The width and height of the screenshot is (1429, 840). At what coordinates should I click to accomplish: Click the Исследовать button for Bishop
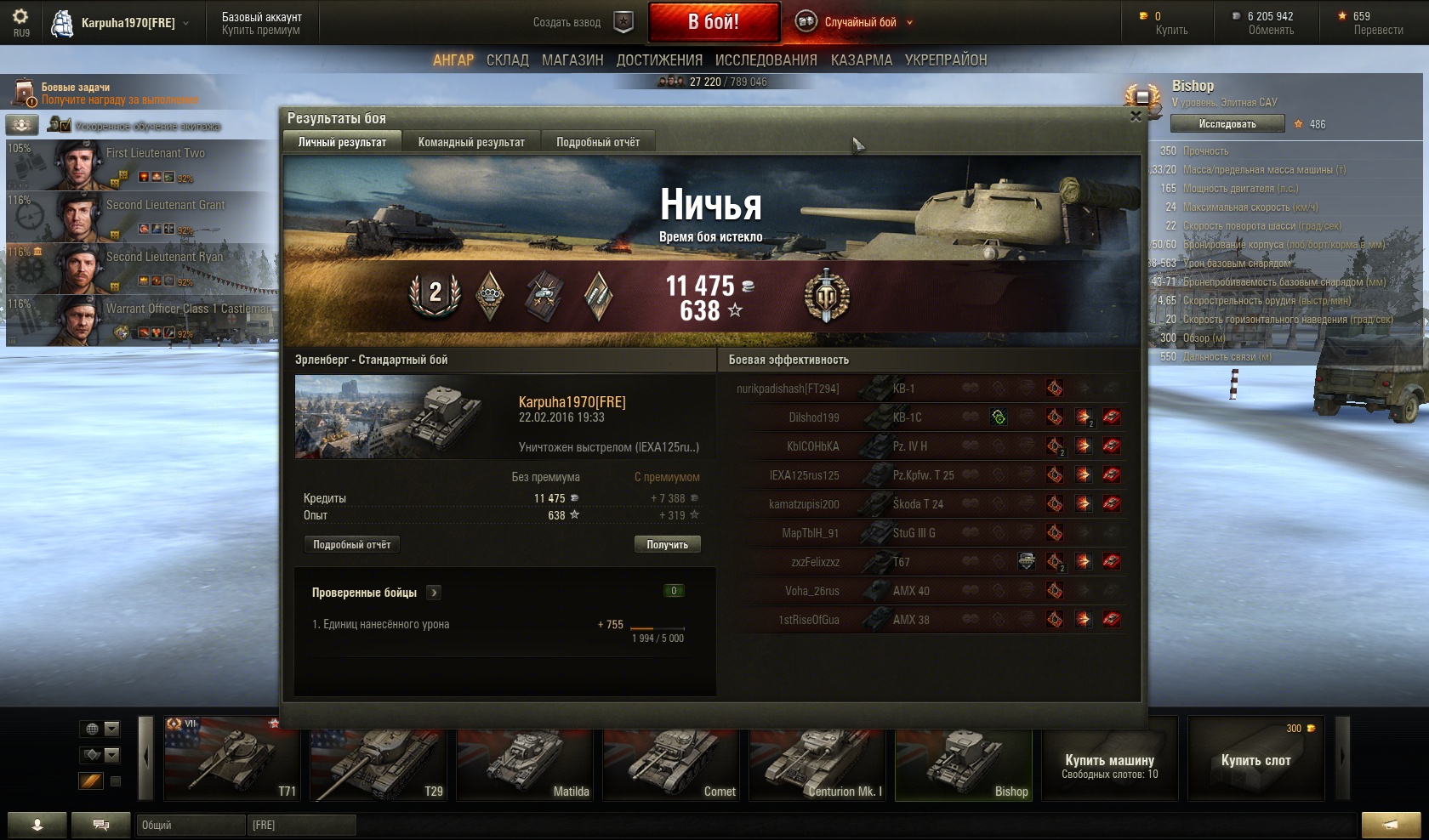(1227, 124)
